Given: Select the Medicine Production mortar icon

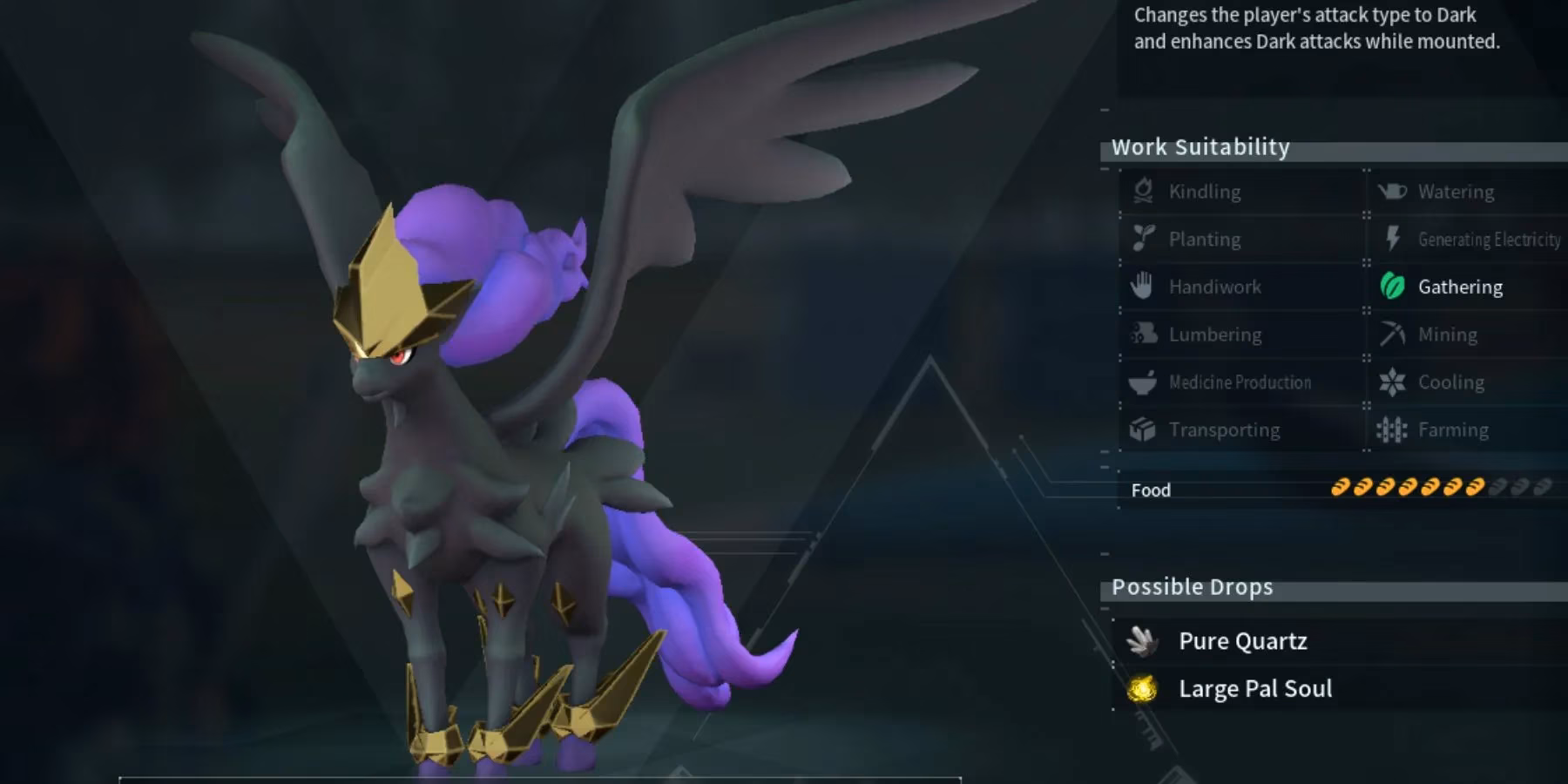Looking at the screenshot, I should 1144,382.
